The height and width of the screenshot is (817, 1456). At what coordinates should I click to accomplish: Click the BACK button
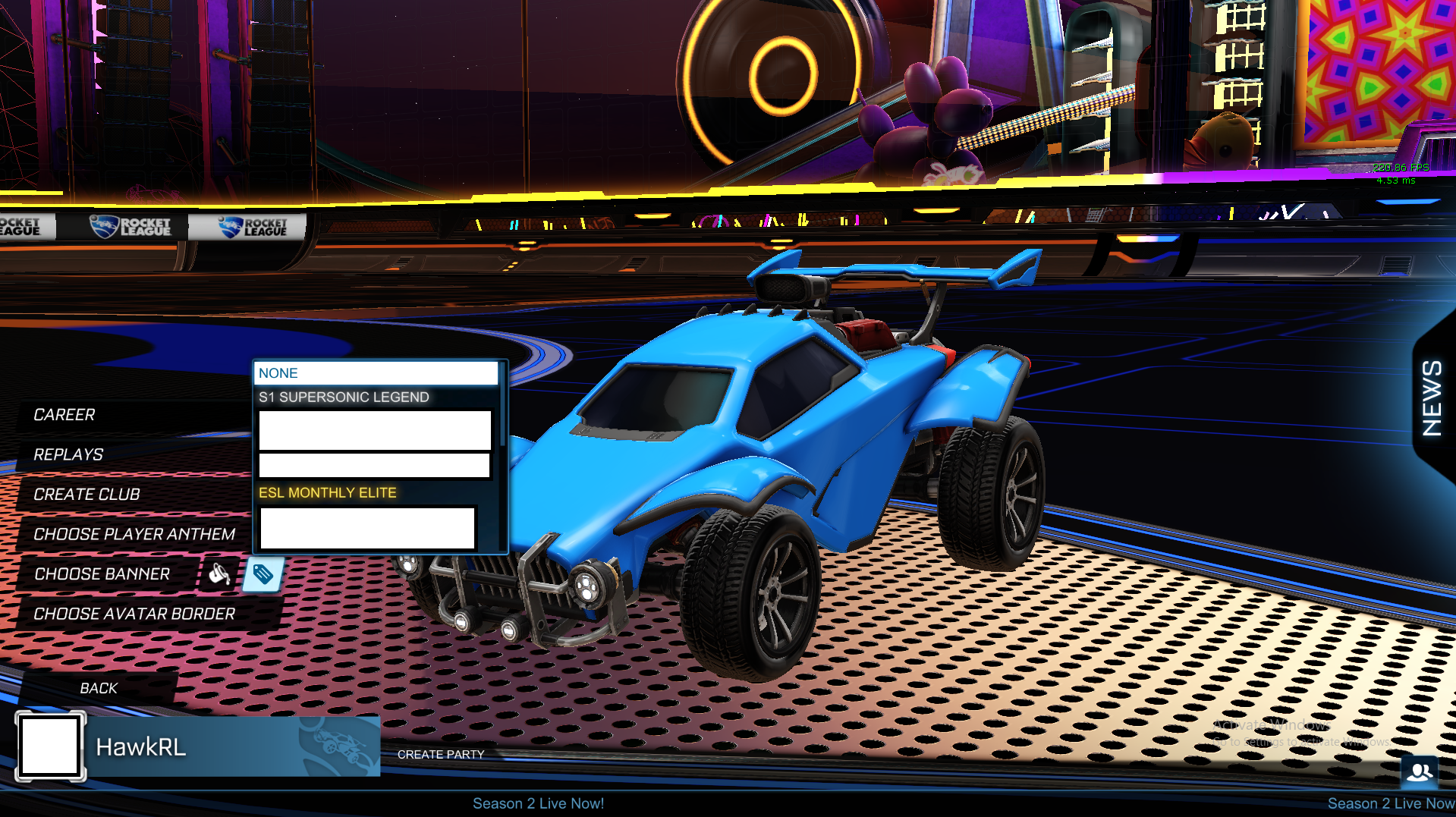(99, 688)
